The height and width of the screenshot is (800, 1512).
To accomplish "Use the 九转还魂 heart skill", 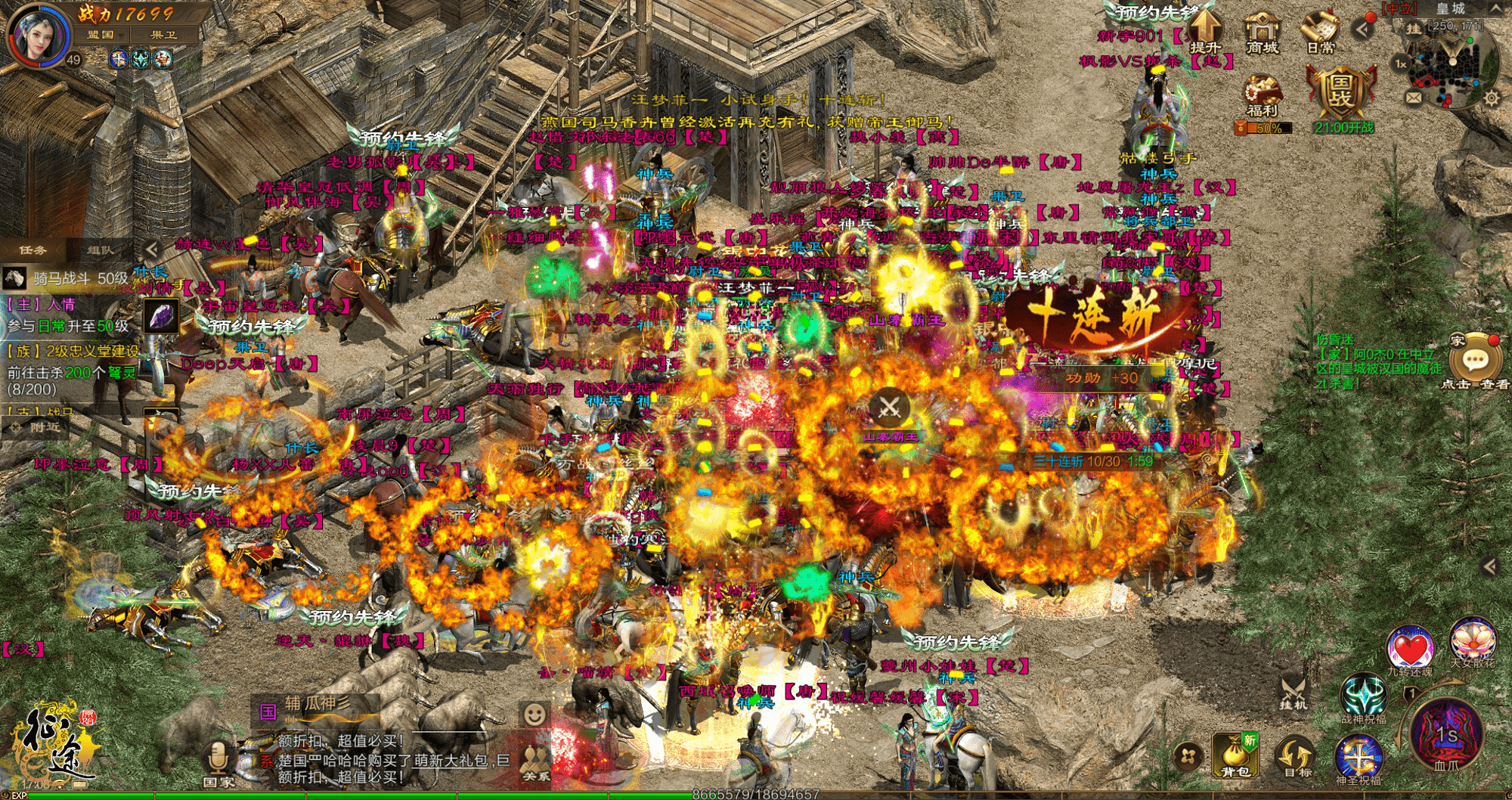I will [1409, 649].
